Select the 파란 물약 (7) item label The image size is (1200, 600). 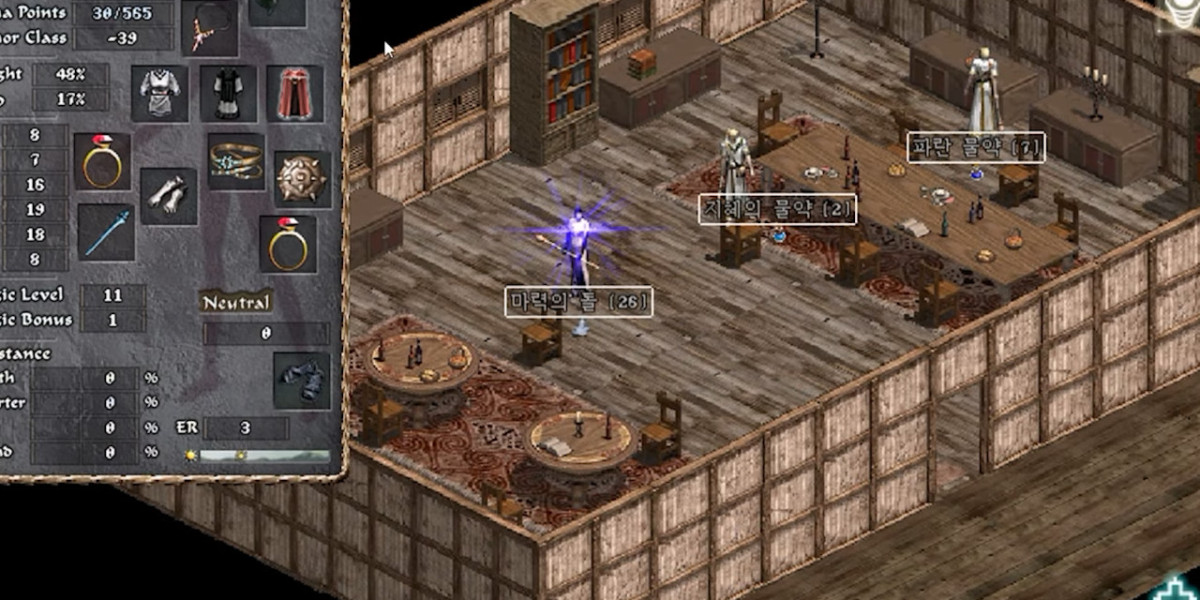point(975,148)
